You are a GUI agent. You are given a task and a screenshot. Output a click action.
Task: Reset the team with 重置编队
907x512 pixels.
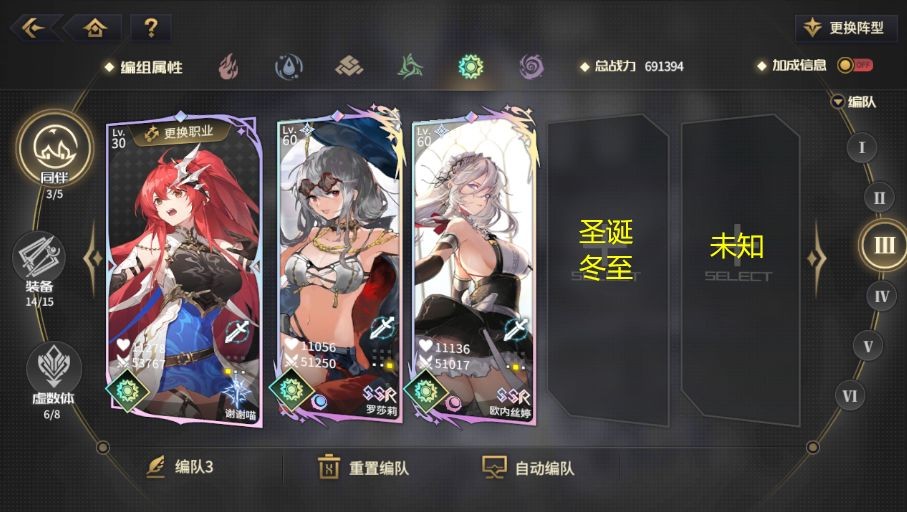(363, 467)
